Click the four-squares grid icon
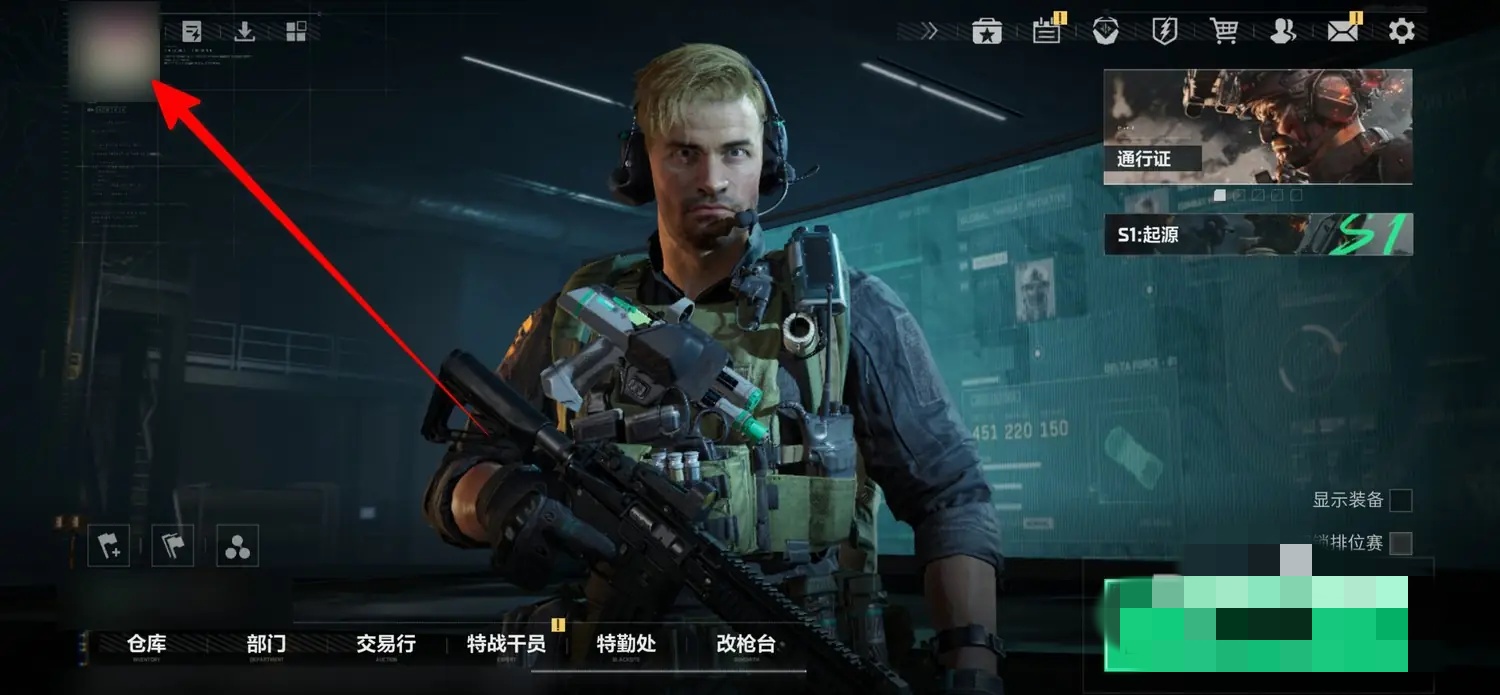The image size is (1500, 695). point(296,31)
